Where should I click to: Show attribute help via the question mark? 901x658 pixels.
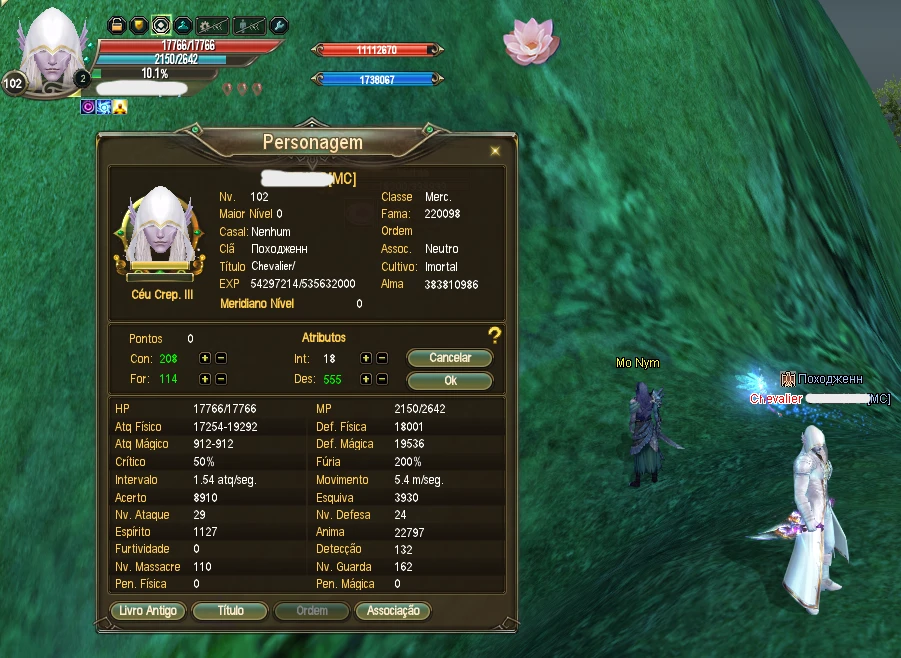pyautogui.click(x=494, y=335)
